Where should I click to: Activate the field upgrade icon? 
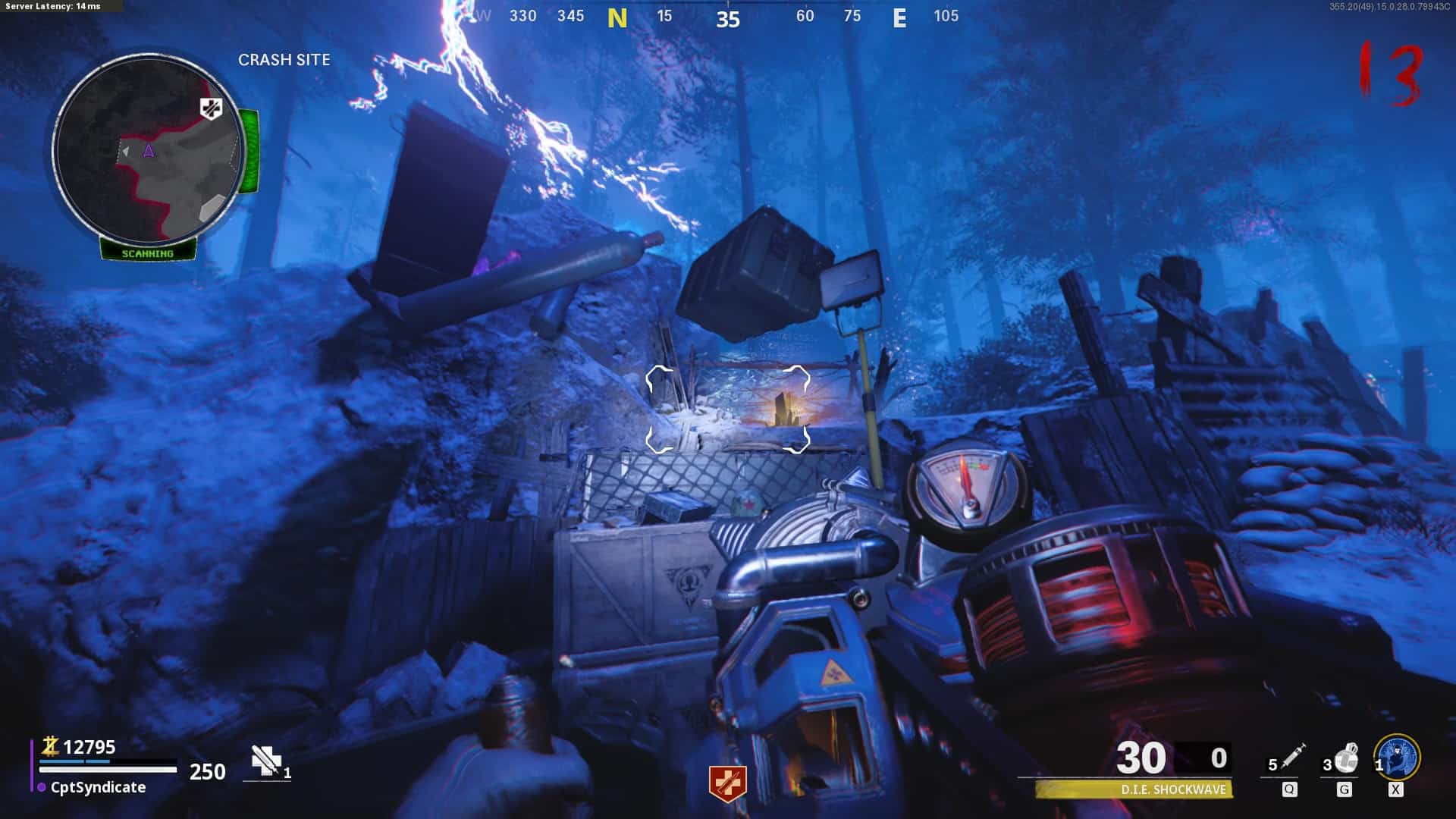(1398, 757)
